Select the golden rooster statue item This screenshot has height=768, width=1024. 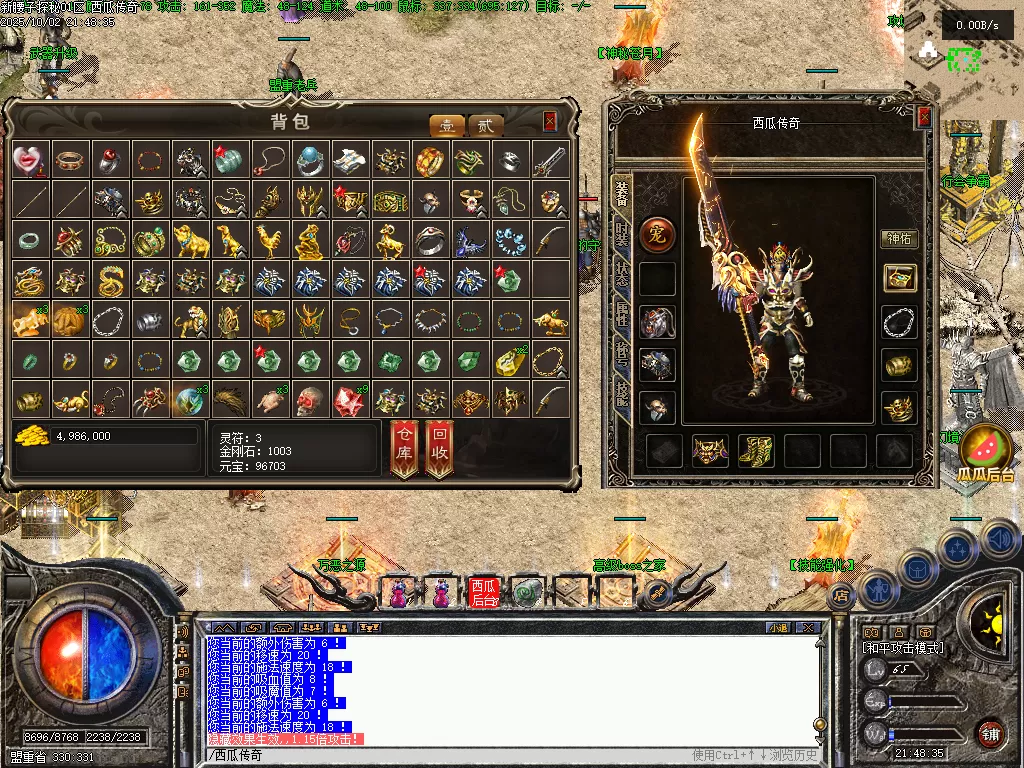click(x=268, y=240)
